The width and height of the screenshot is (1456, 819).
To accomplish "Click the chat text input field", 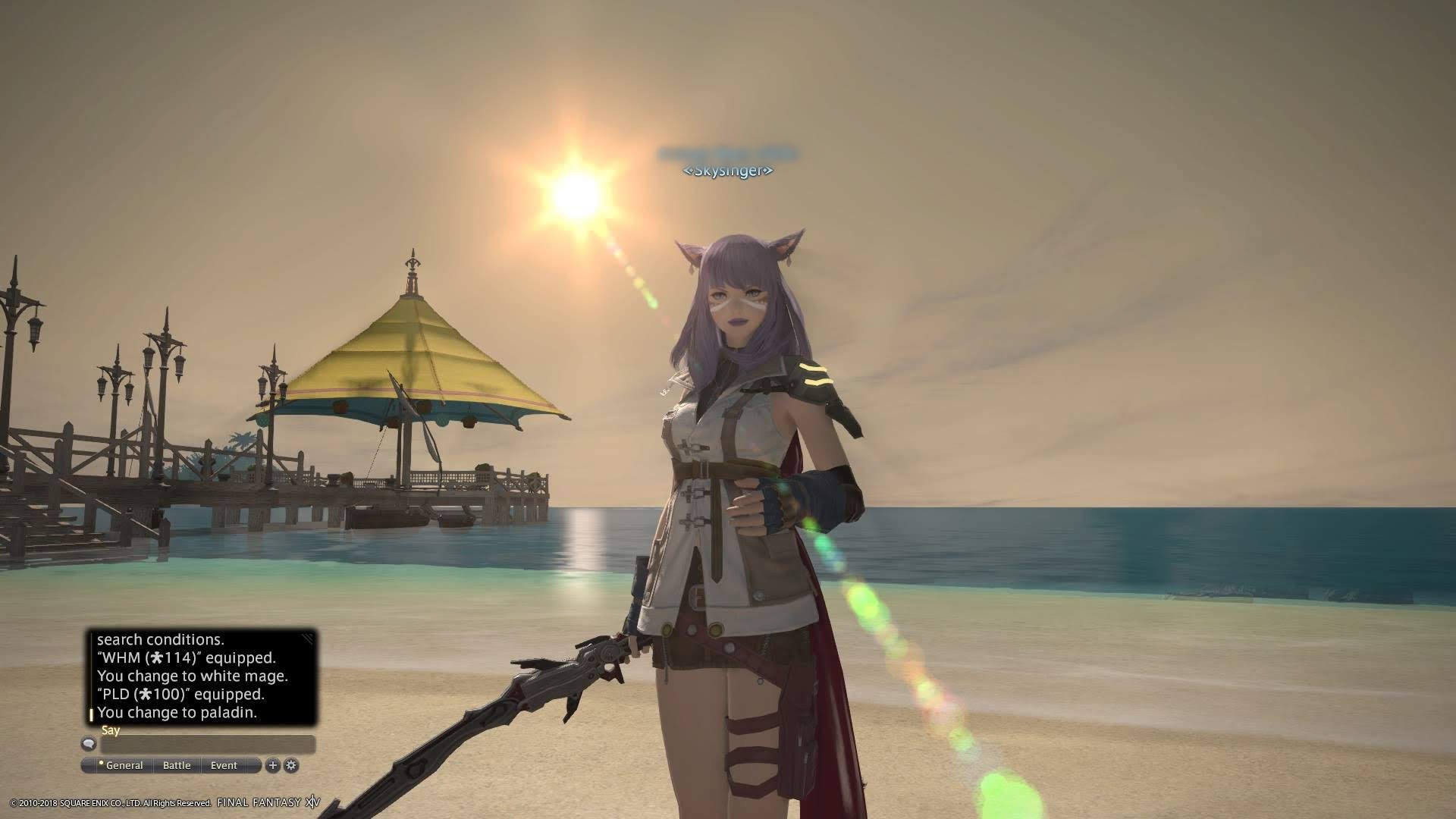I will pos(207,745).
